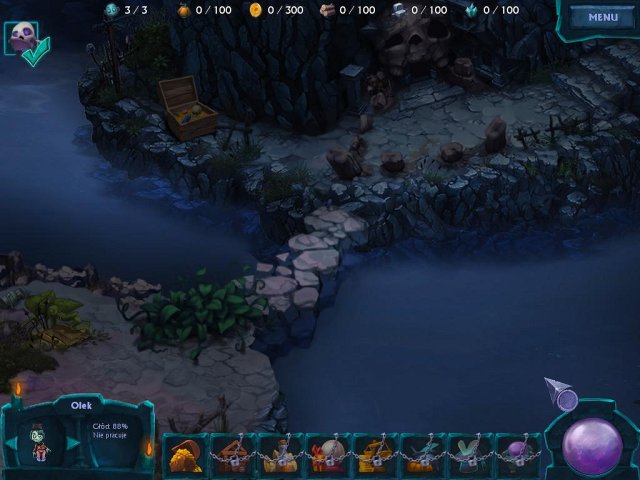The image size is (640, 480).
Task: Select the chained skull build slot
Action: [326, 455]
